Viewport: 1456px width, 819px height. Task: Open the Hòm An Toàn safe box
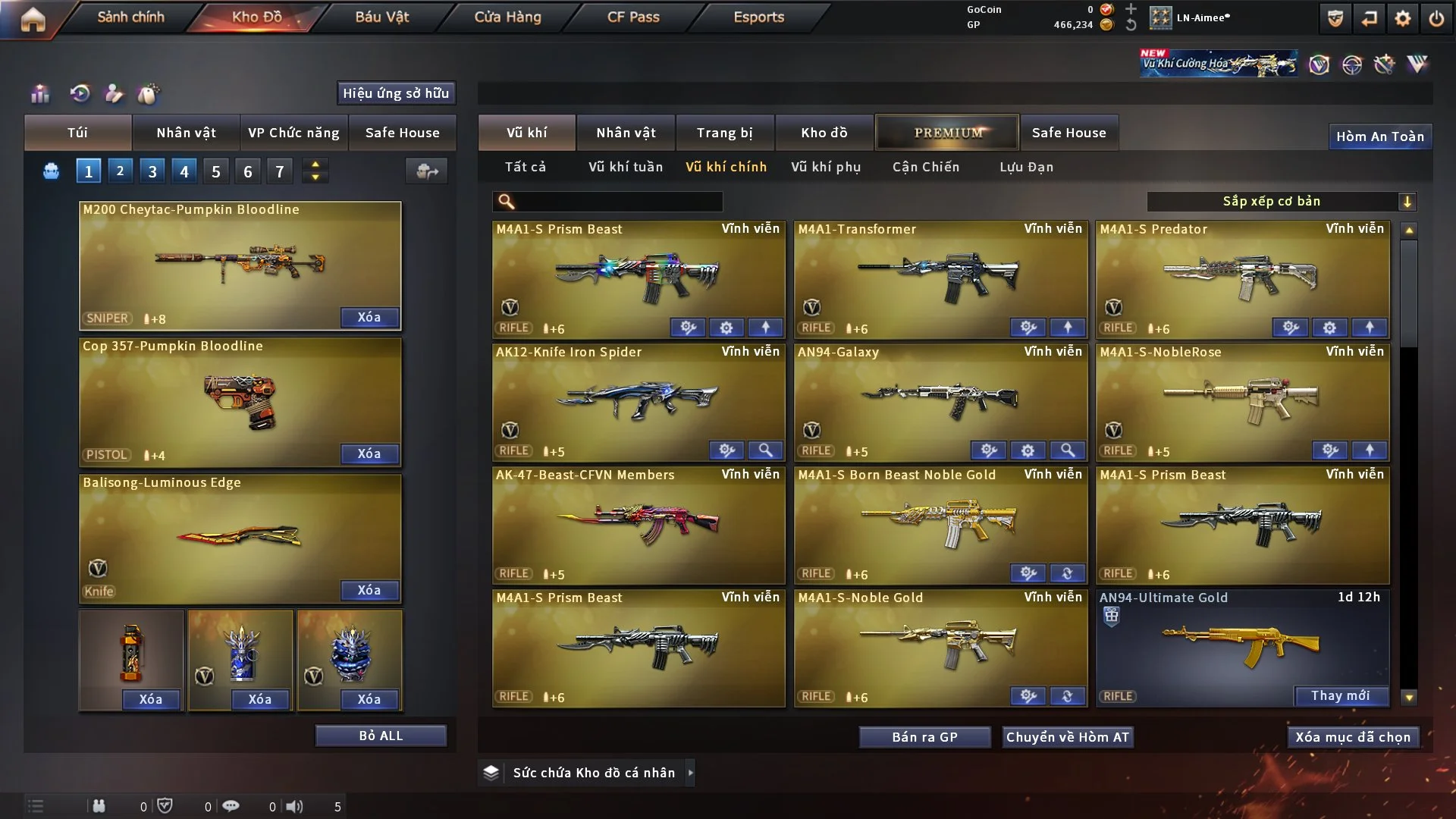[x=1379, y=136]
